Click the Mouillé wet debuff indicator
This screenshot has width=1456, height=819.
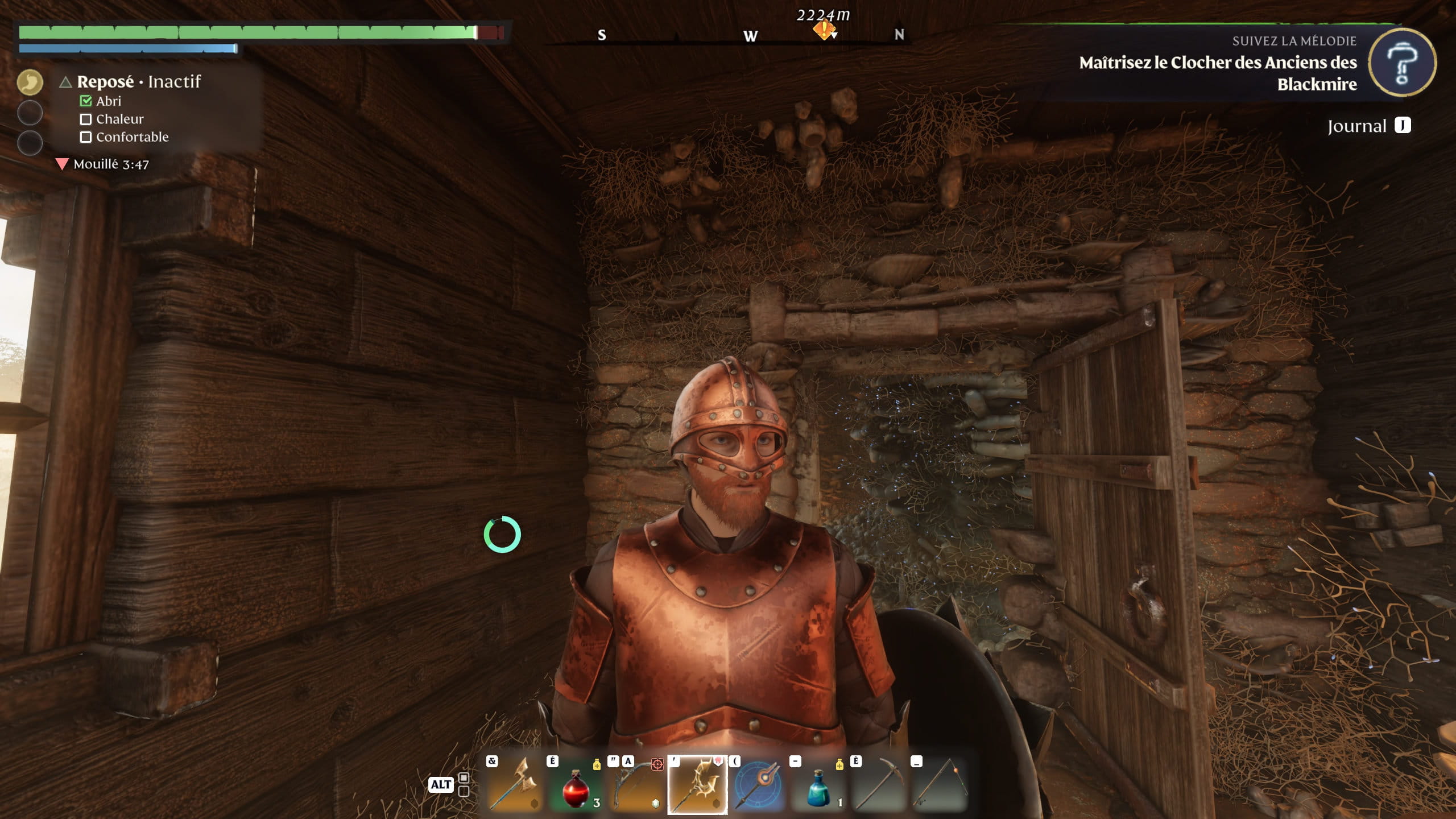tap(103, 164)
